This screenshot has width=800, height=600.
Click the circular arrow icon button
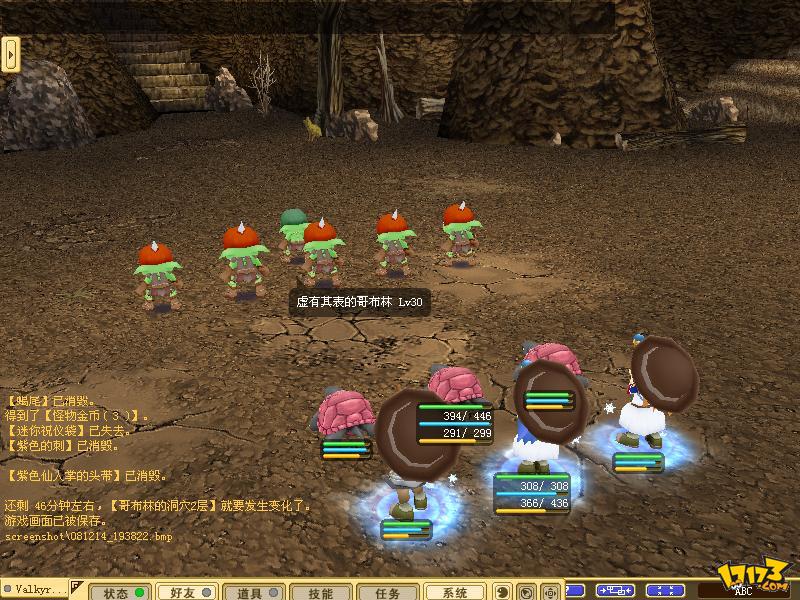click(527, 592)
